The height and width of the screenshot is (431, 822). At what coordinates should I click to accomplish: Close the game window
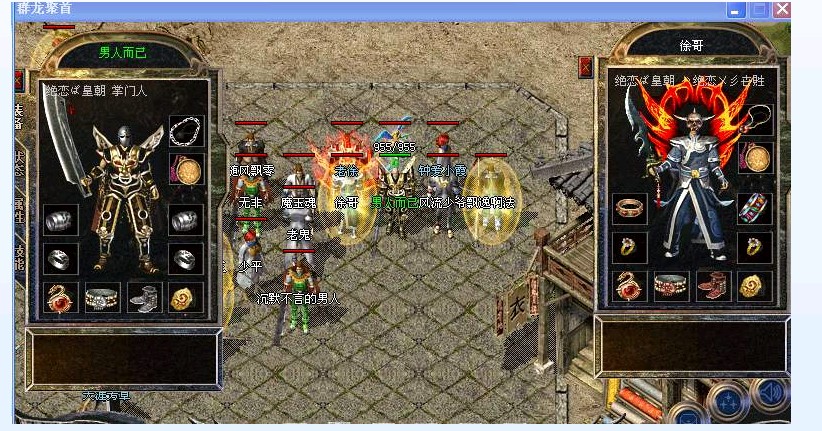(781, 9)
